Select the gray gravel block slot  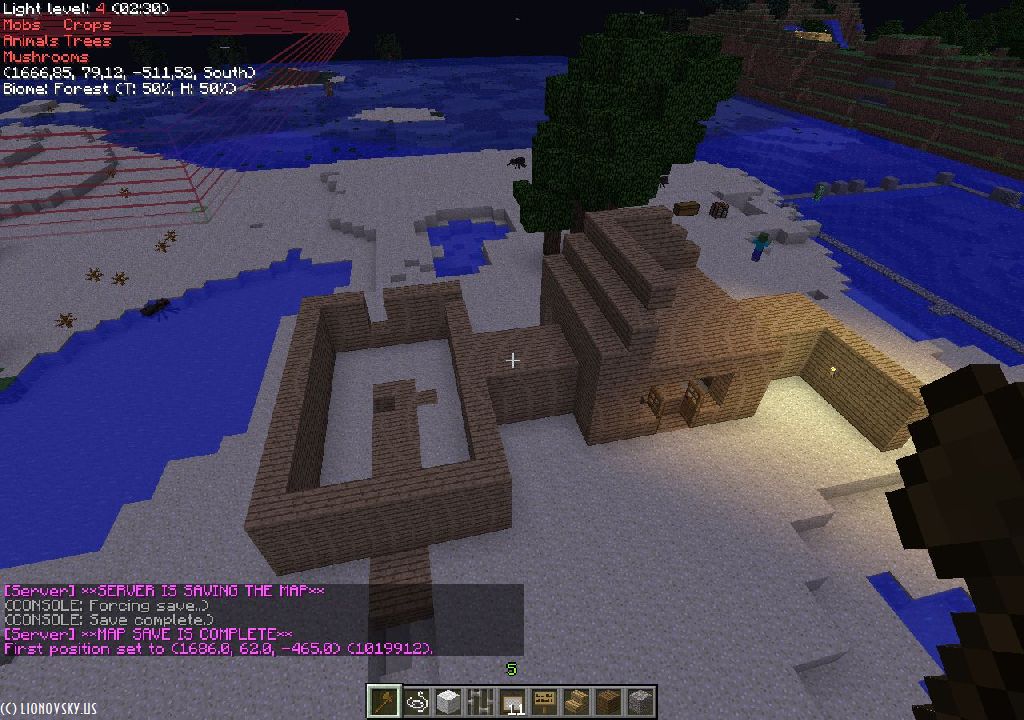coord(640,701)
